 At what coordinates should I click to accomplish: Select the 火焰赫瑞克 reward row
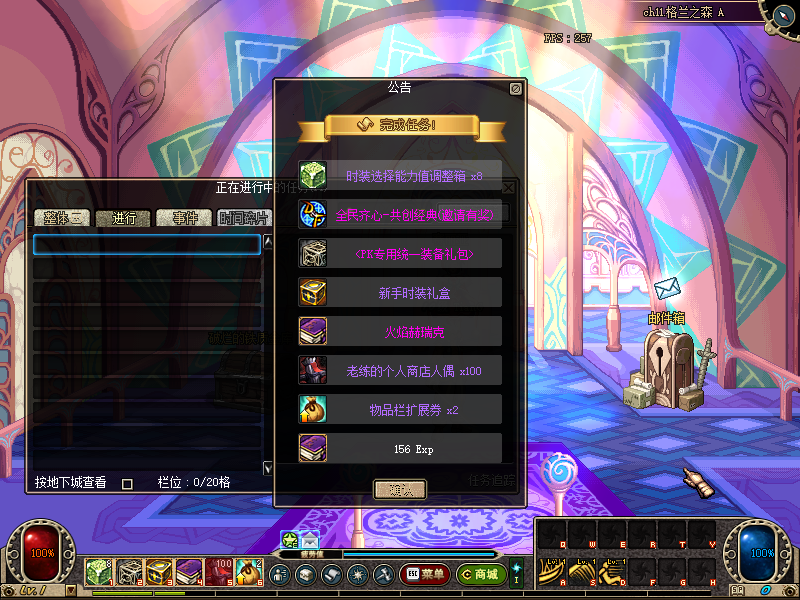[x=400, y=331]
